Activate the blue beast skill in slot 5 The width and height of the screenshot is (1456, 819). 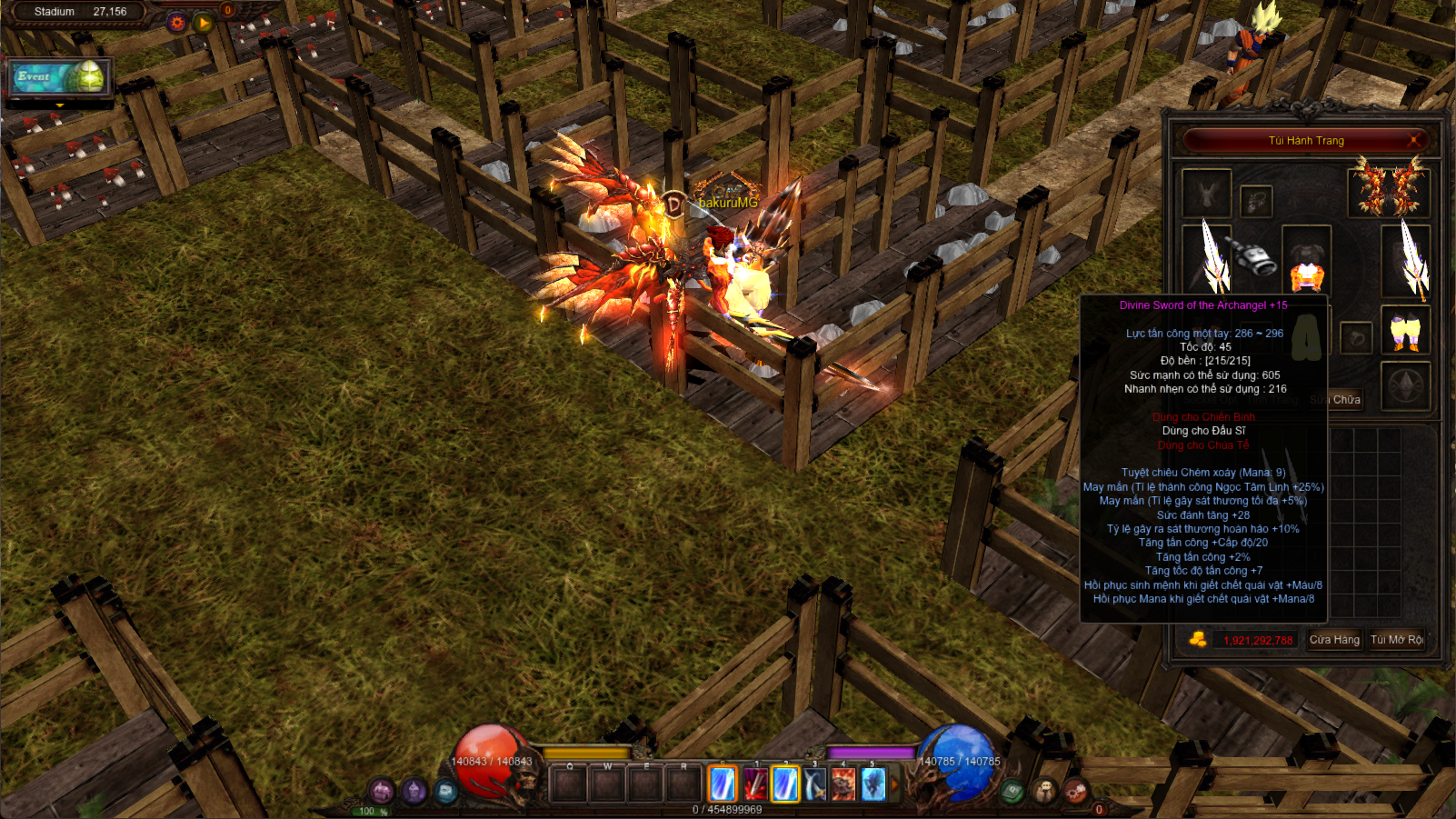873,784
